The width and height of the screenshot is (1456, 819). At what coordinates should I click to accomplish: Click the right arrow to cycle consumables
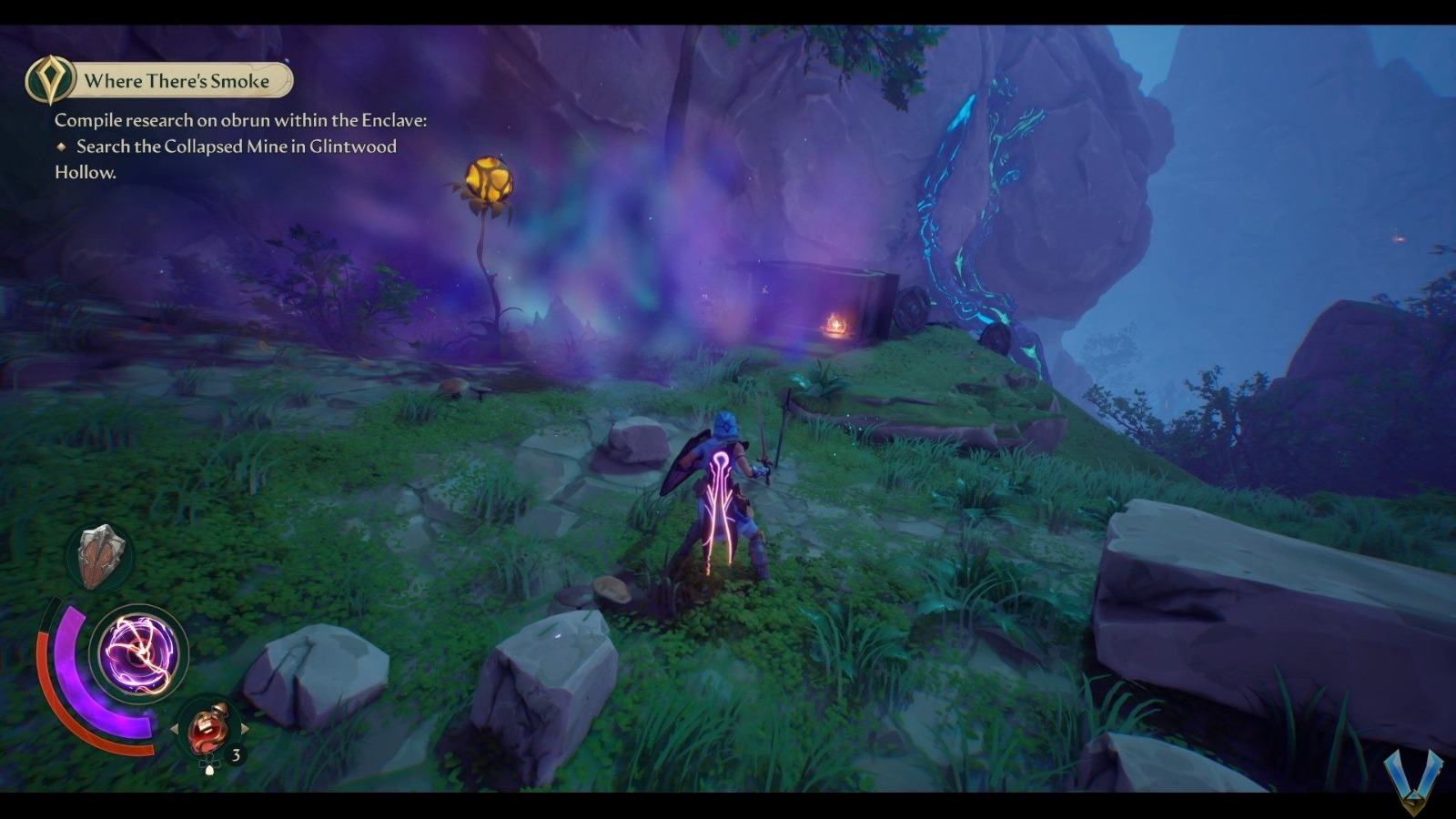(246, 726)
